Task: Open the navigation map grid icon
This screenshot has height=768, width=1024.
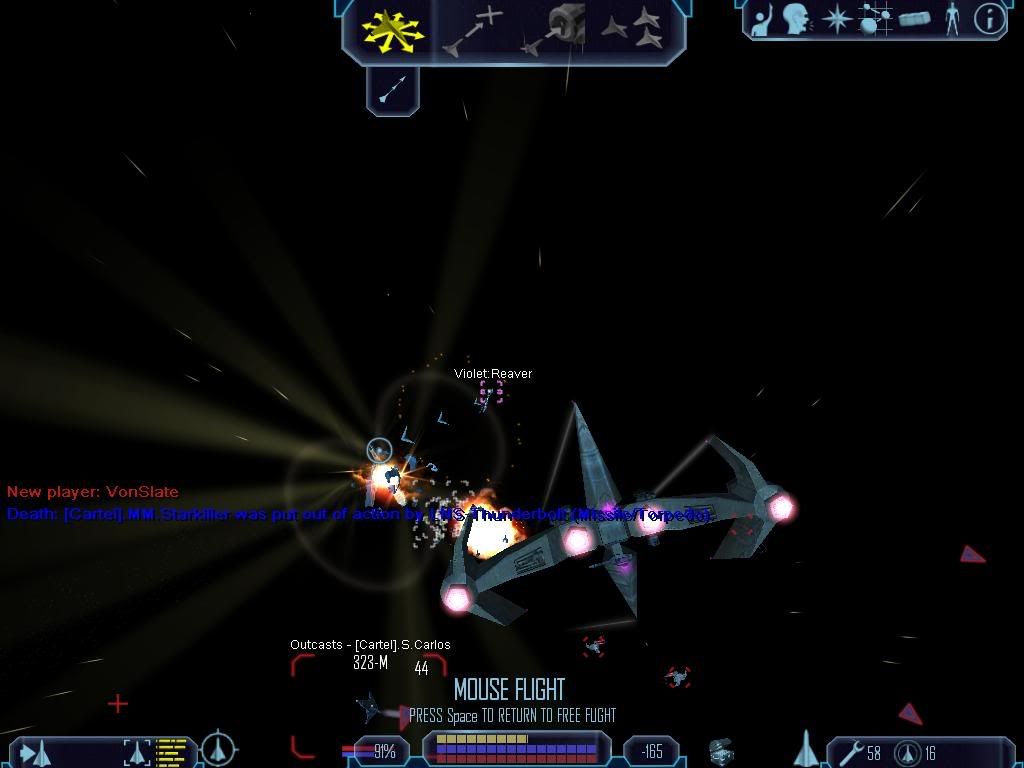Action: (x=875, y=19)
